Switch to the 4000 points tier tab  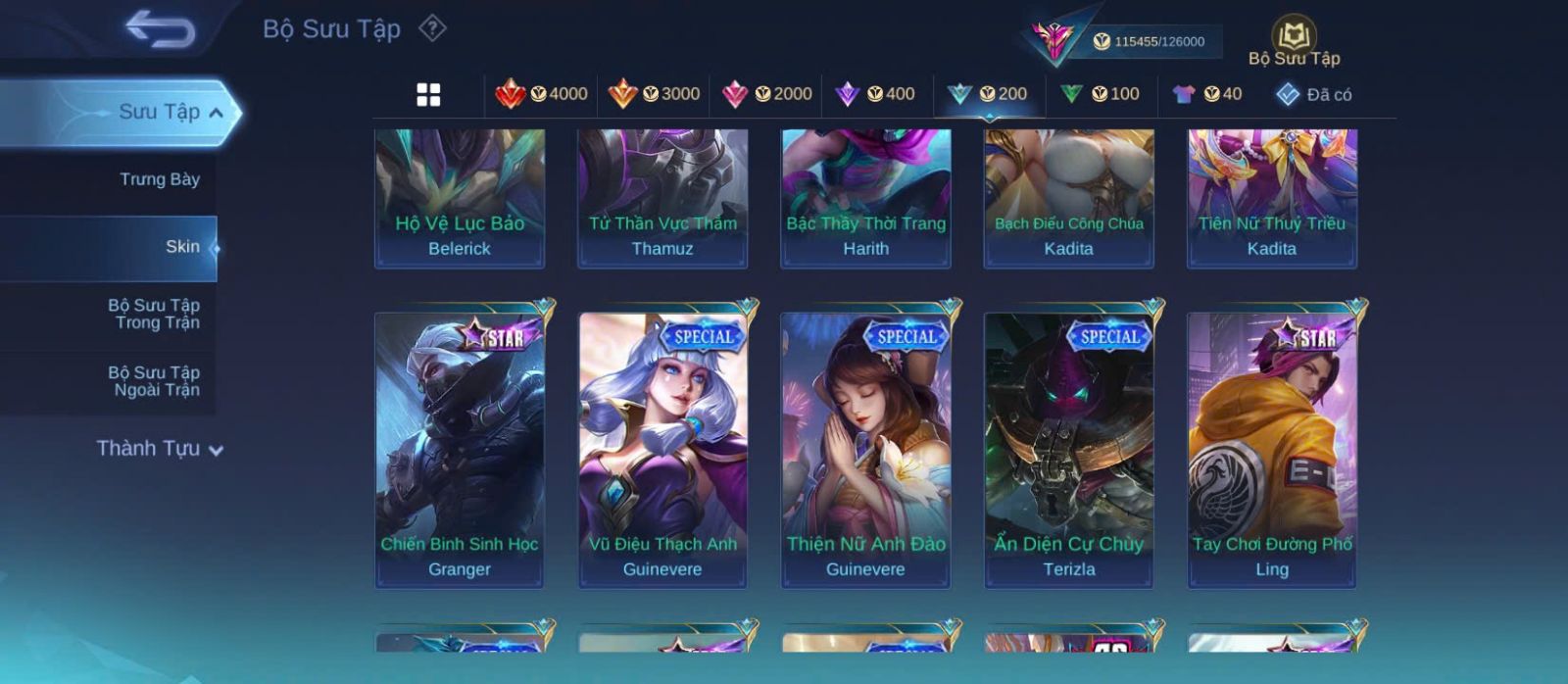coord(542,94)
